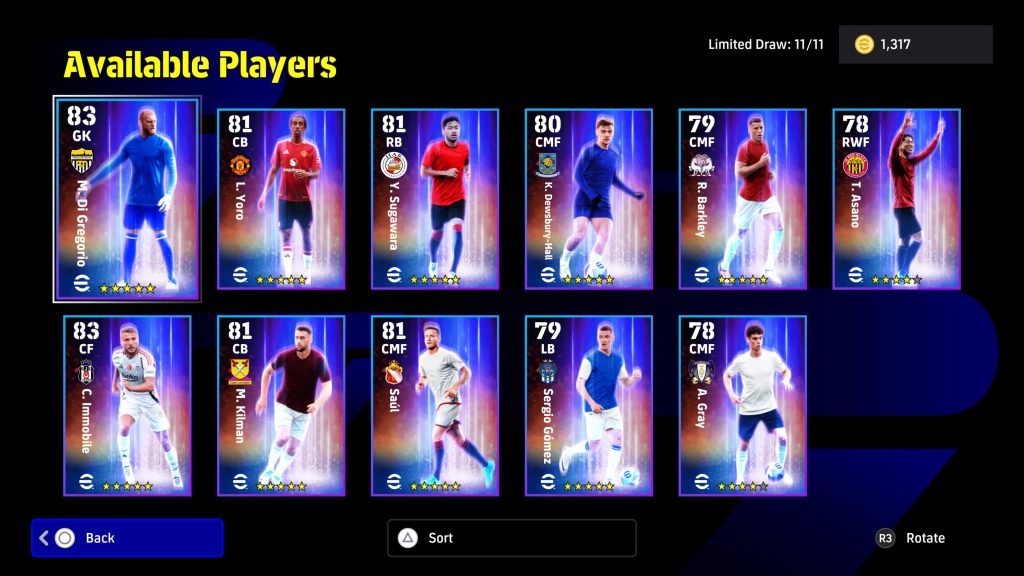Select the Saúl midfielder card

click(x=435, y=405)
